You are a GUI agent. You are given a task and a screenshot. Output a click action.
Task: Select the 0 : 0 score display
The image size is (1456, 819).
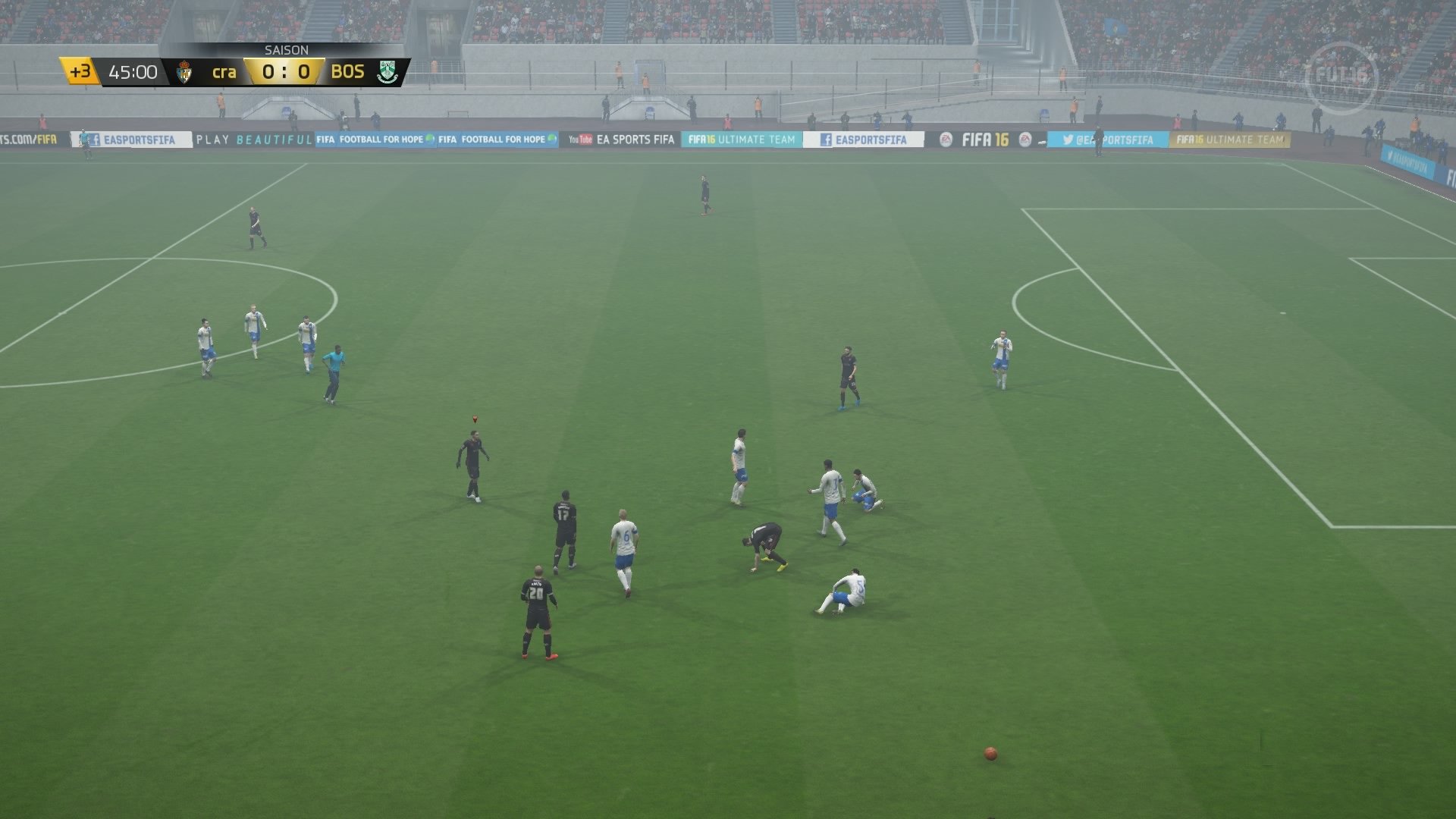point(284,71)
